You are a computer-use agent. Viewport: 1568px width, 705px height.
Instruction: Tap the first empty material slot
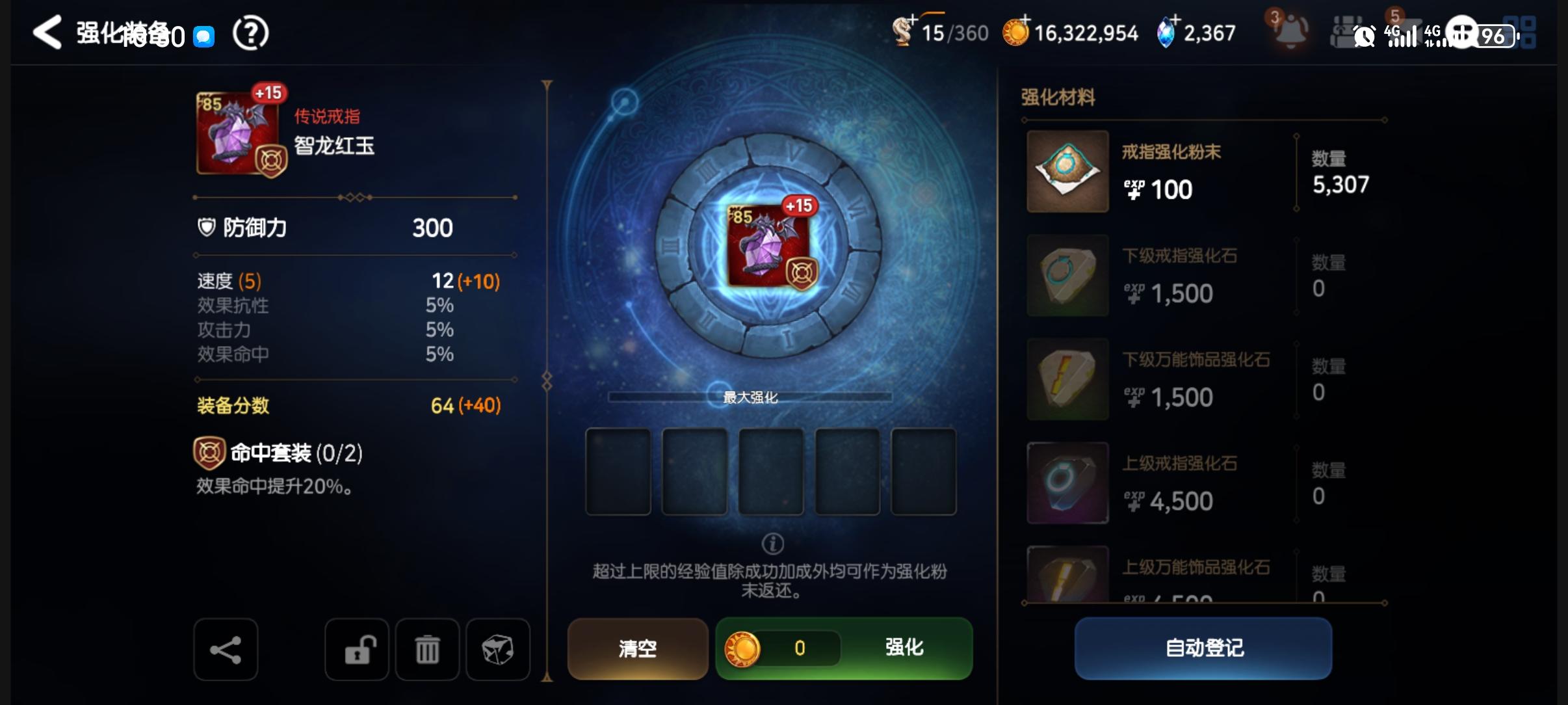pos(618,470)
